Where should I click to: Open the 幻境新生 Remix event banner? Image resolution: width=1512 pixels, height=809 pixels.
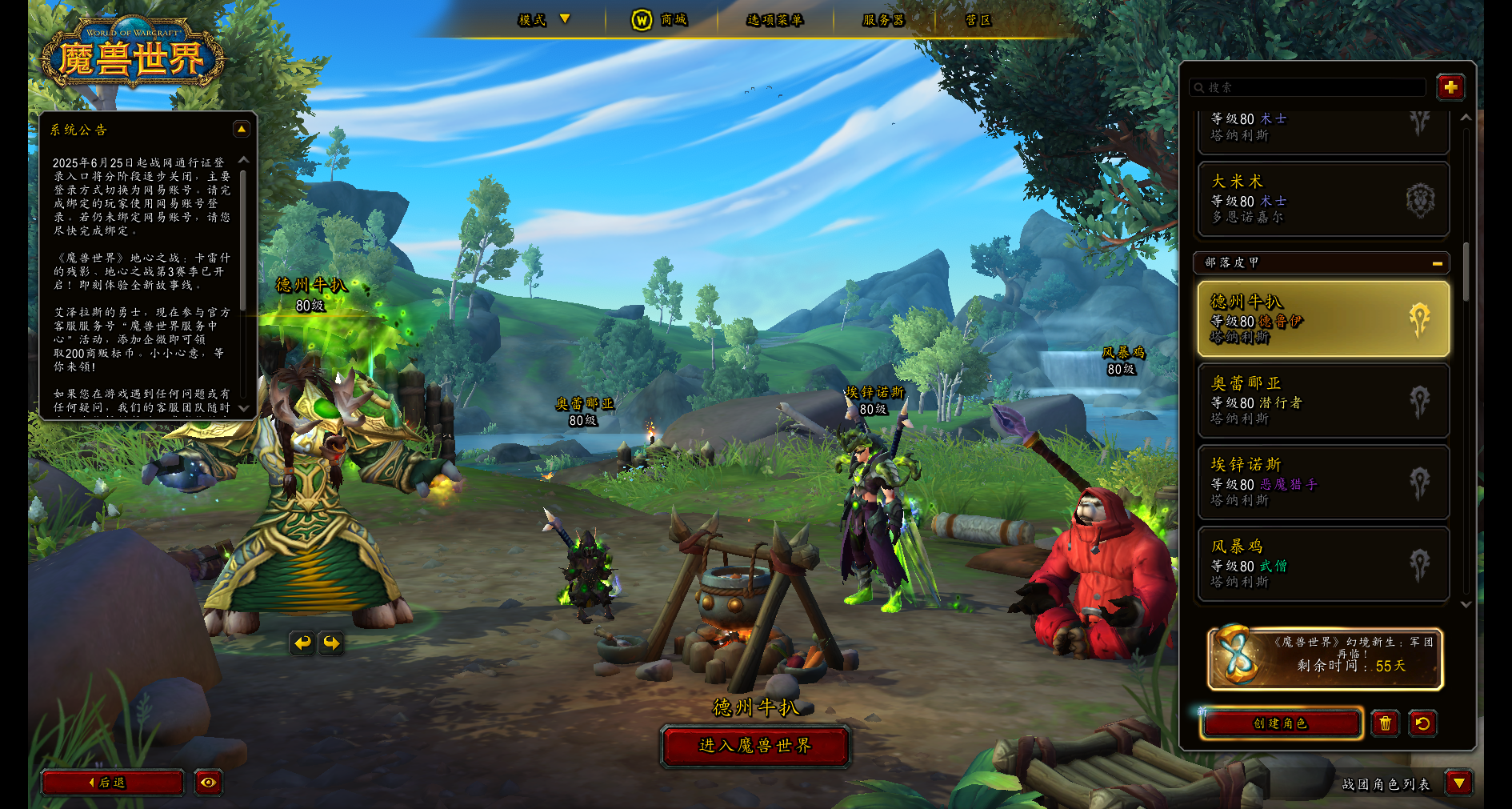1325,659
